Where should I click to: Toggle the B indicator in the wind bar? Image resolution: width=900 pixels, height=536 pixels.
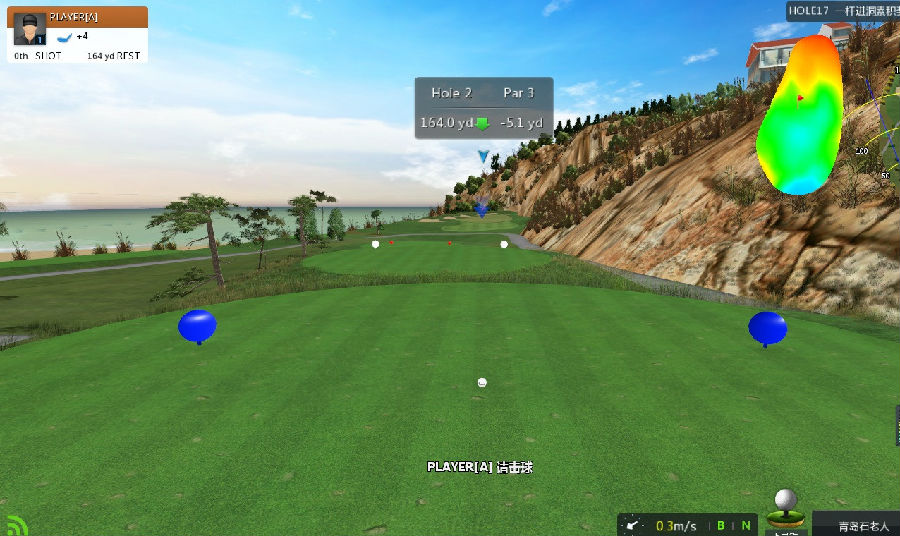[x=720, y=525]
